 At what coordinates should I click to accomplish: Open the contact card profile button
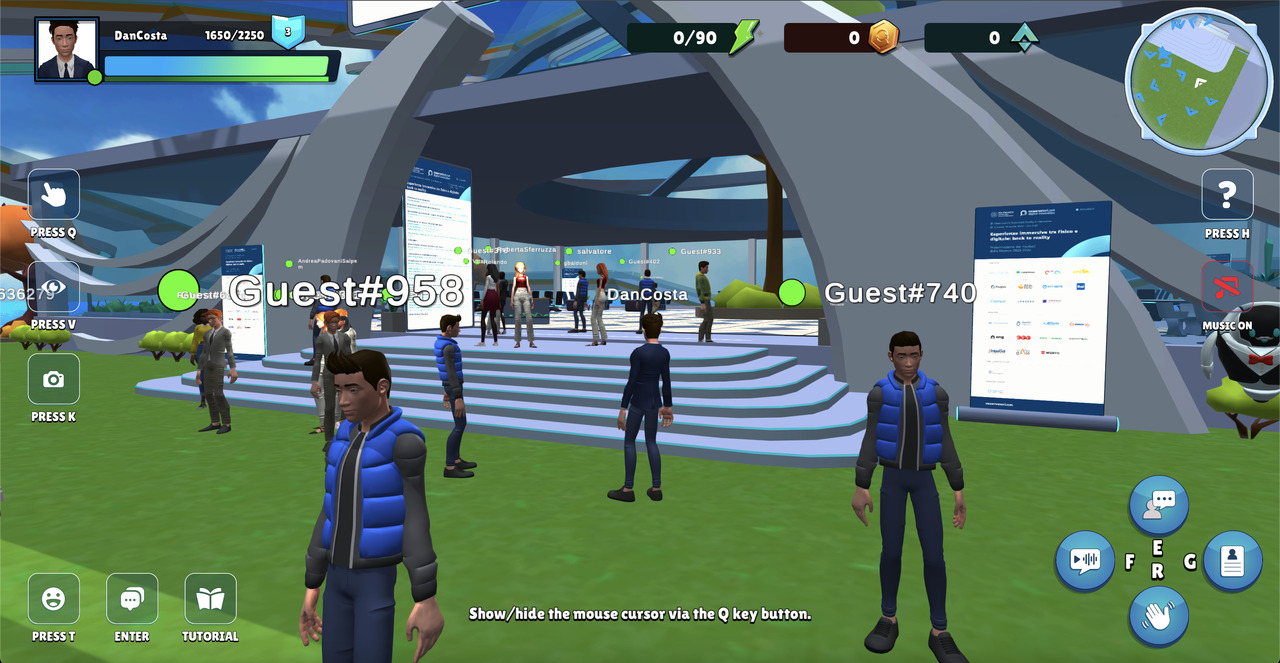pos(1232,560)
